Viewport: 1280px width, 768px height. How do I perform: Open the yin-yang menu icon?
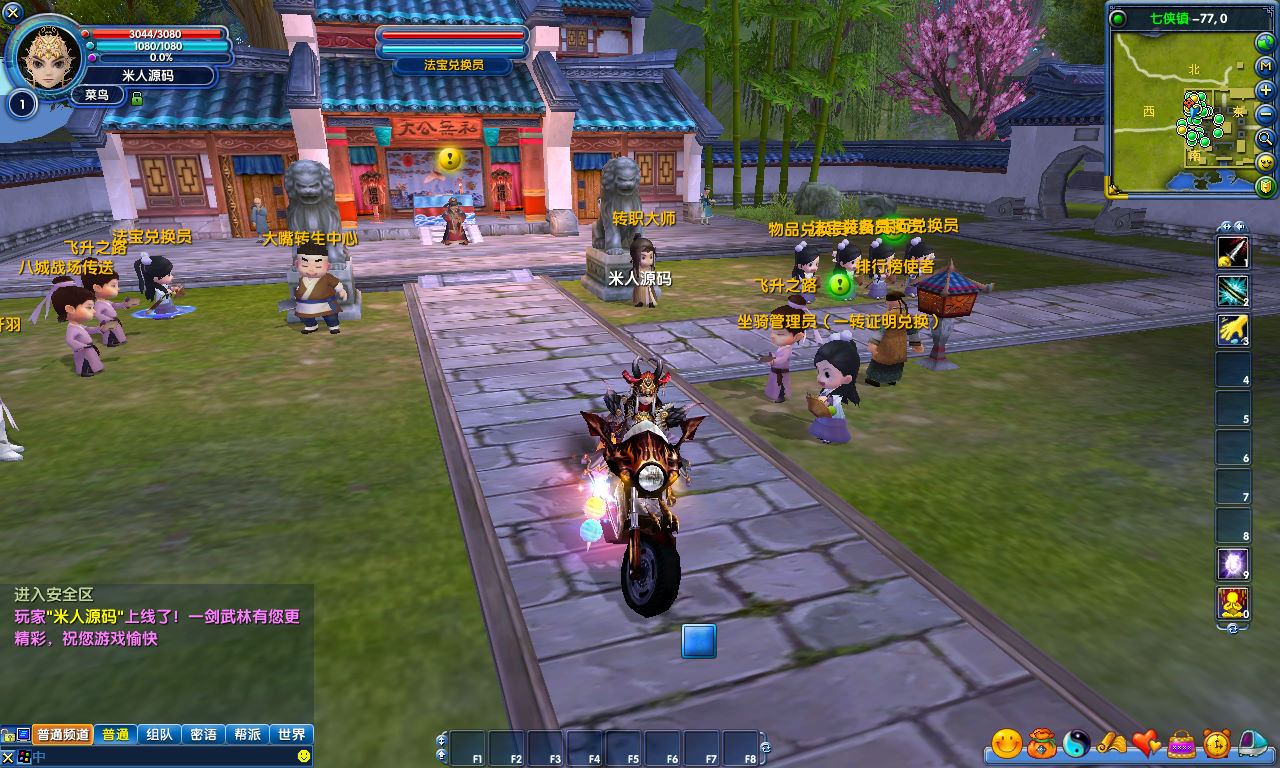[1076, 743]
